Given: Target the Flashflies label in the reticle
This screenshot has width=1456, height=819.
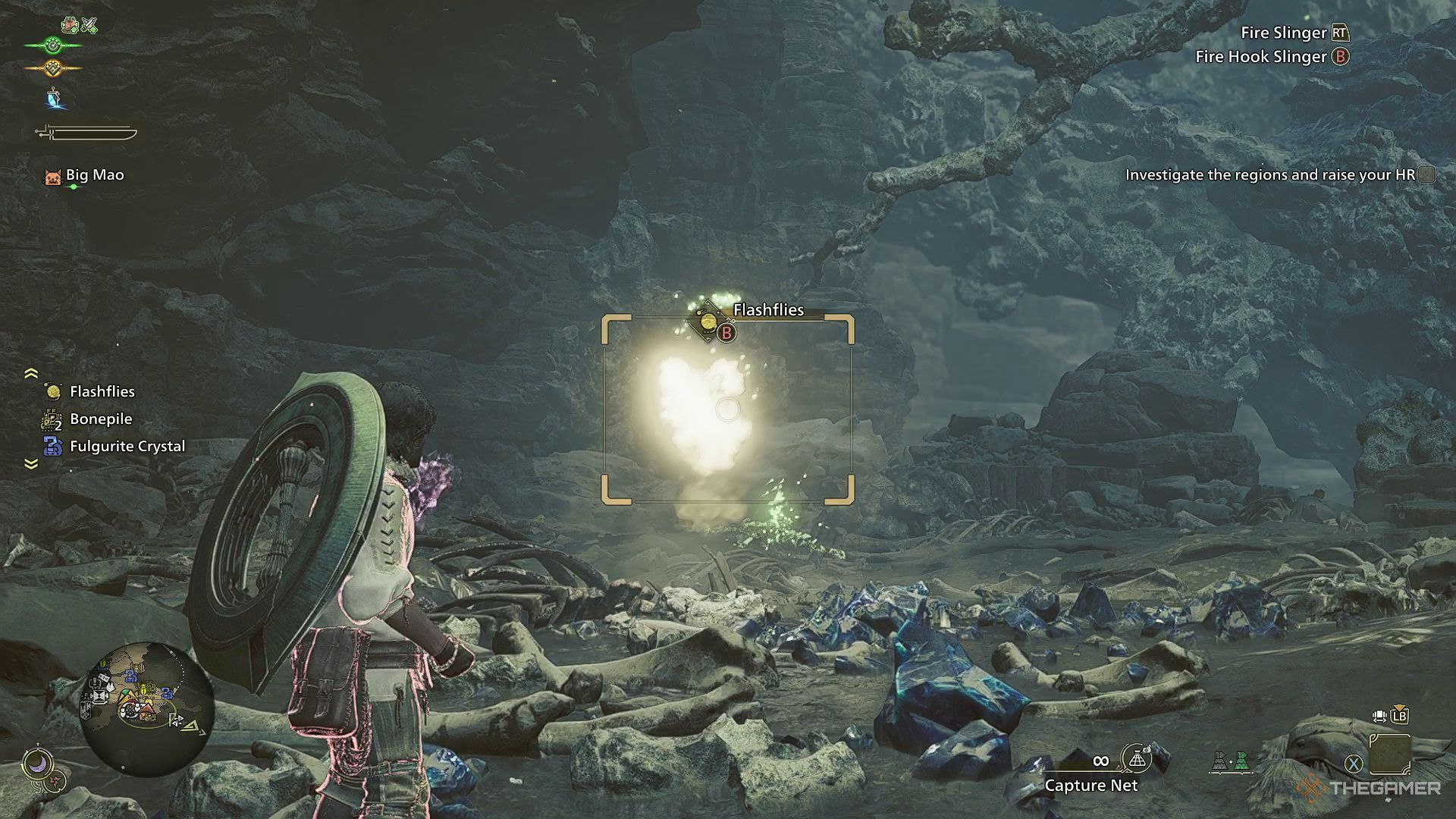Looking at the screenshot, I should pyautogui.click(x=767, y=309).
